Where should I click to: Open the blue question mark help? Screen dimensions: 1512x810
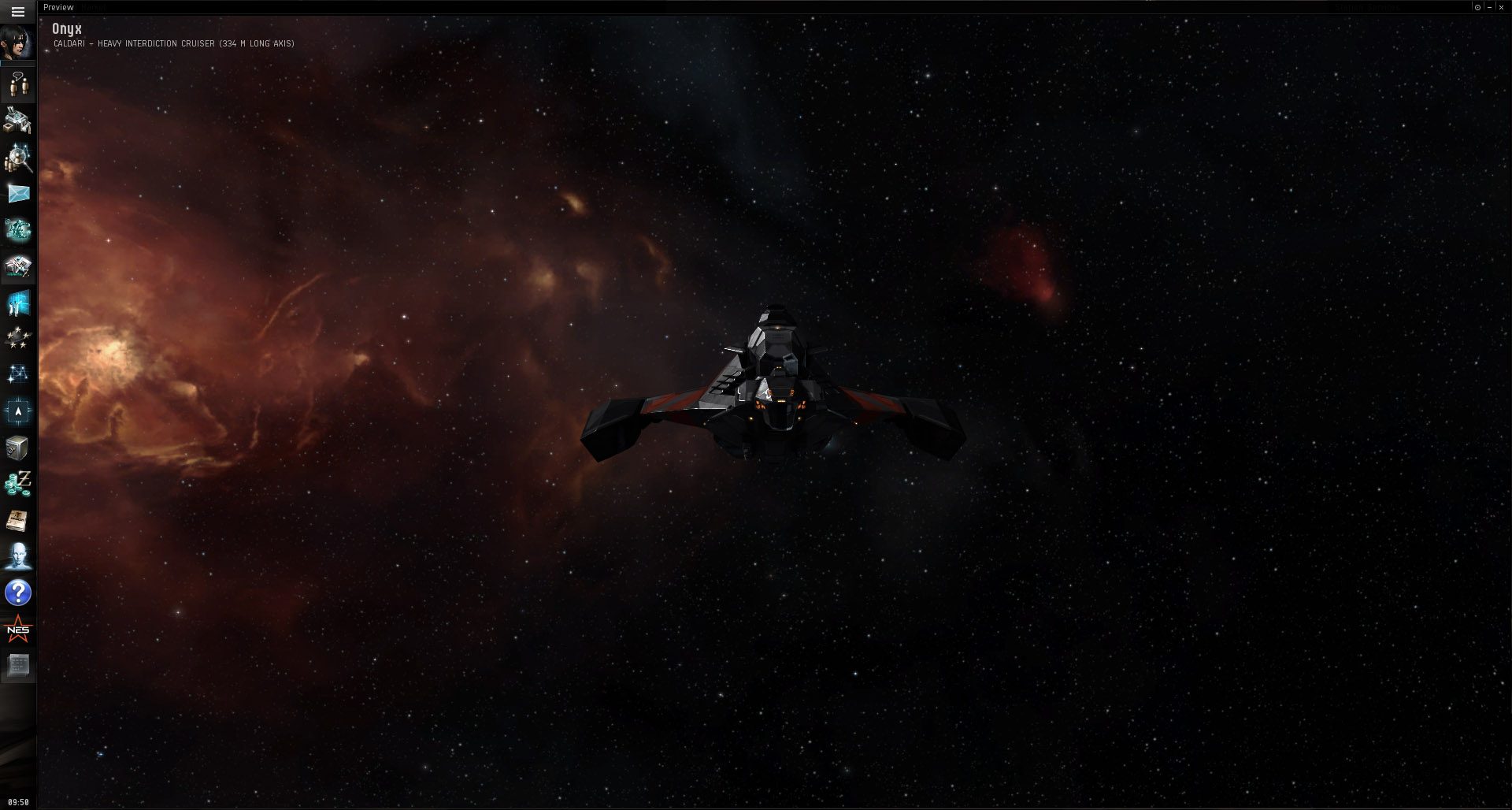(x=17, y=593)
